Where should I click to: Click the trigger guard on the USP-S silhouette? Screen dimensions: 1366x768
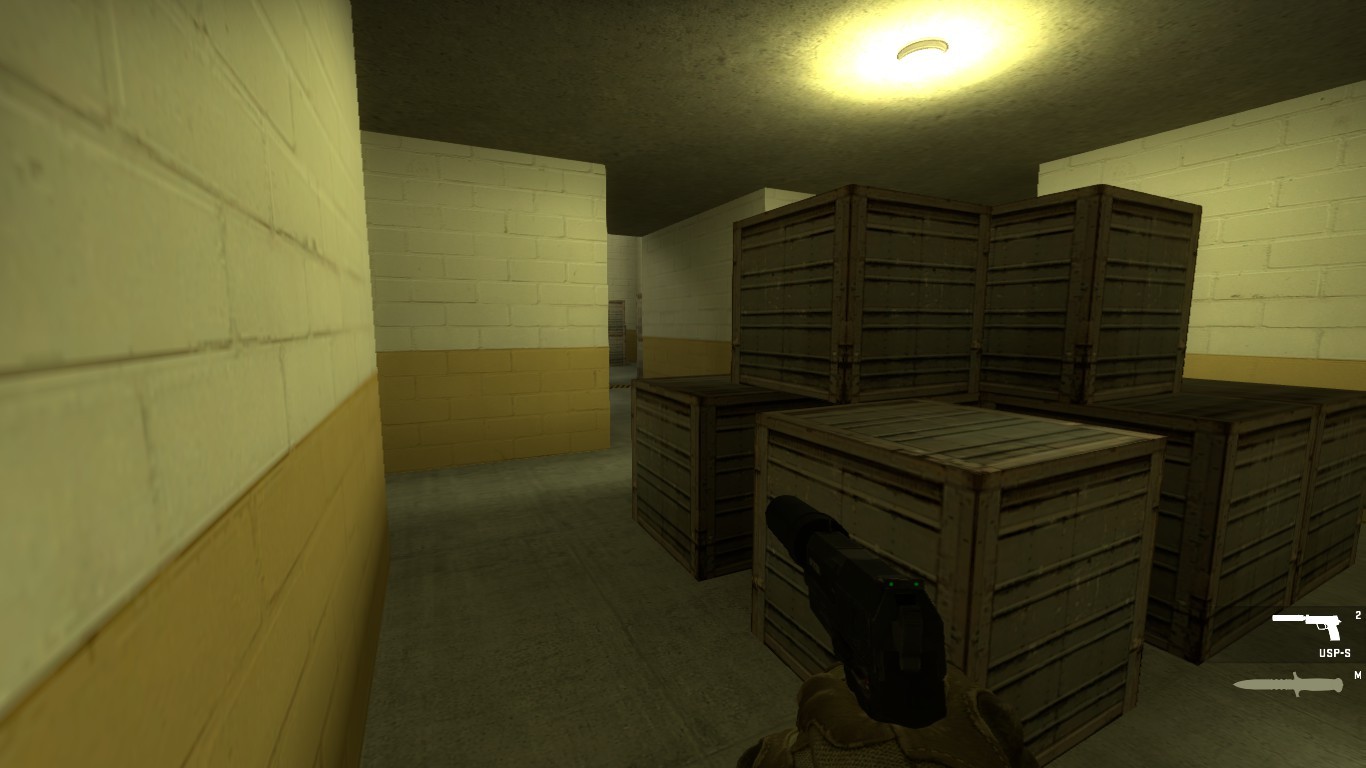1322,627
